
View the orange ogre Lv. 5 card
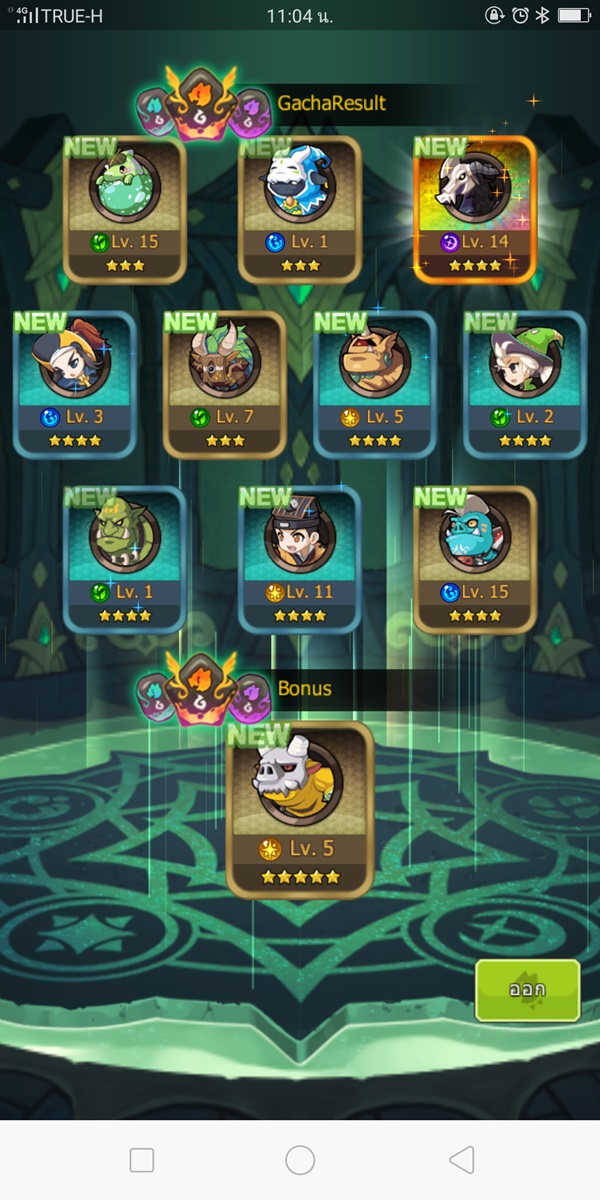(x=375, y=385)
